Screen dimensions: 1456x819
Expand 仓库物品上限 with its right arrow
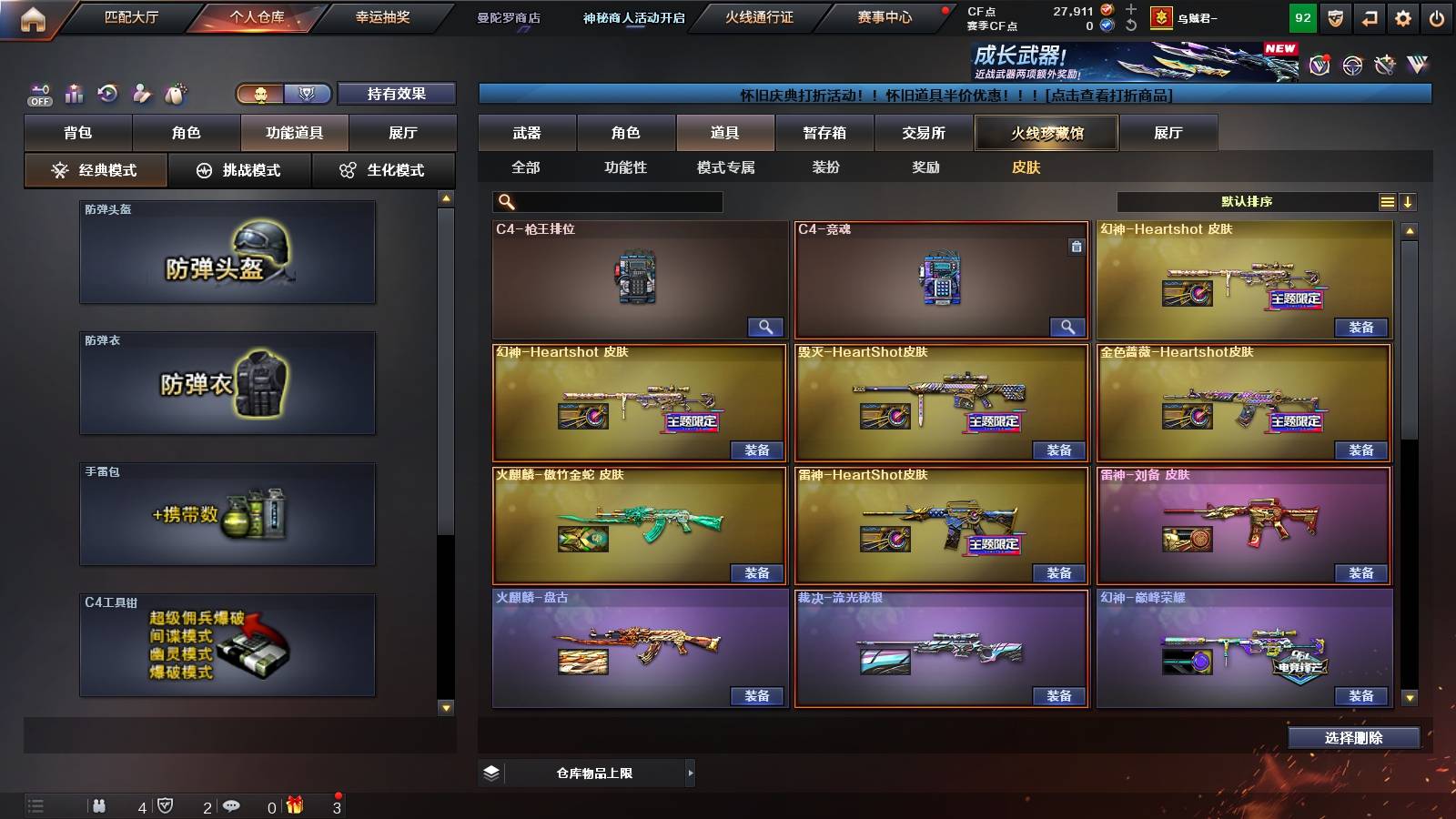coord(689,772)
